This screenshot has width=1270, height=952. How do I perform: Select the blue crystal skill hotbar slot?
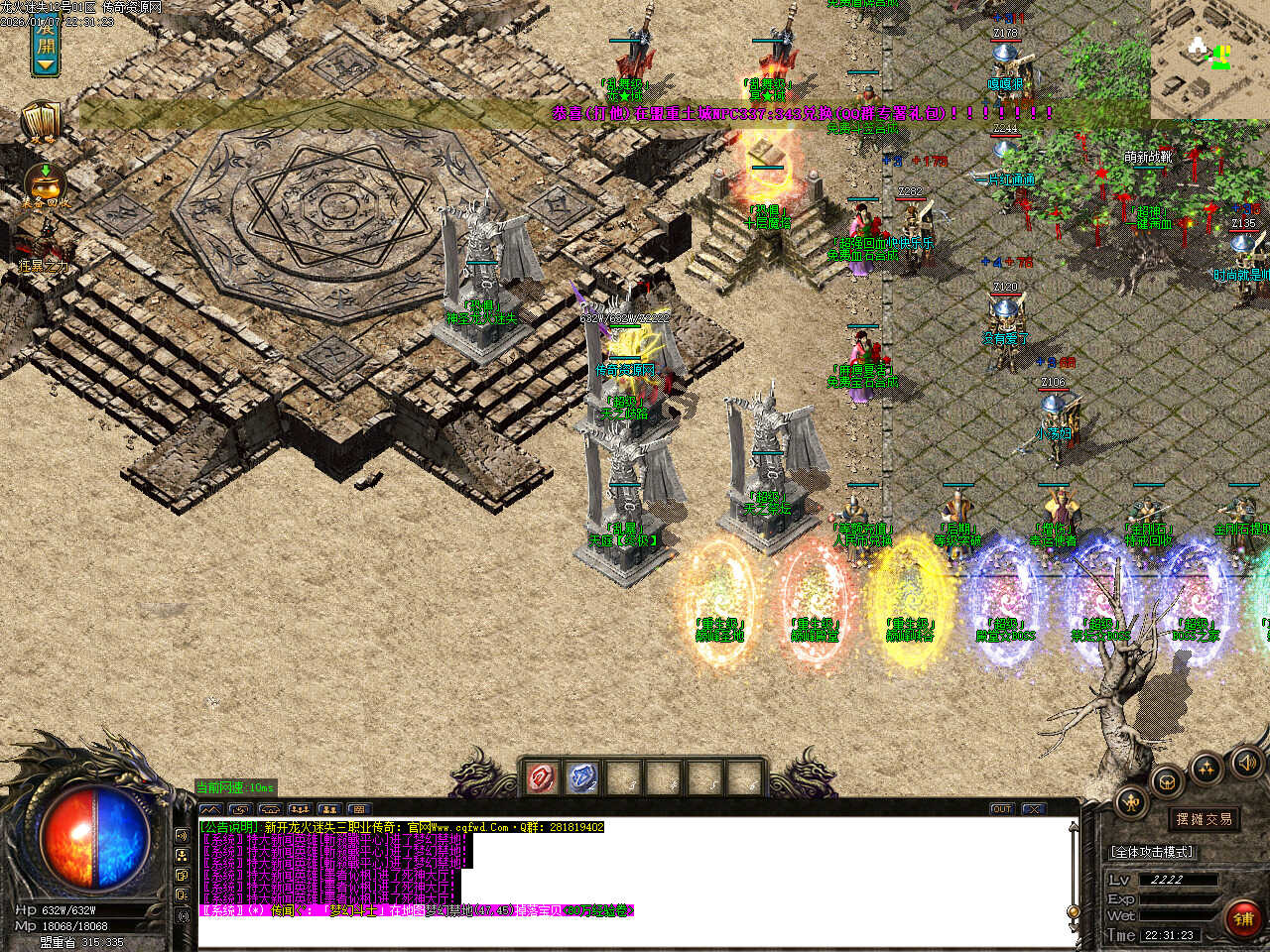pyautogui.click(x=582, y=777)
